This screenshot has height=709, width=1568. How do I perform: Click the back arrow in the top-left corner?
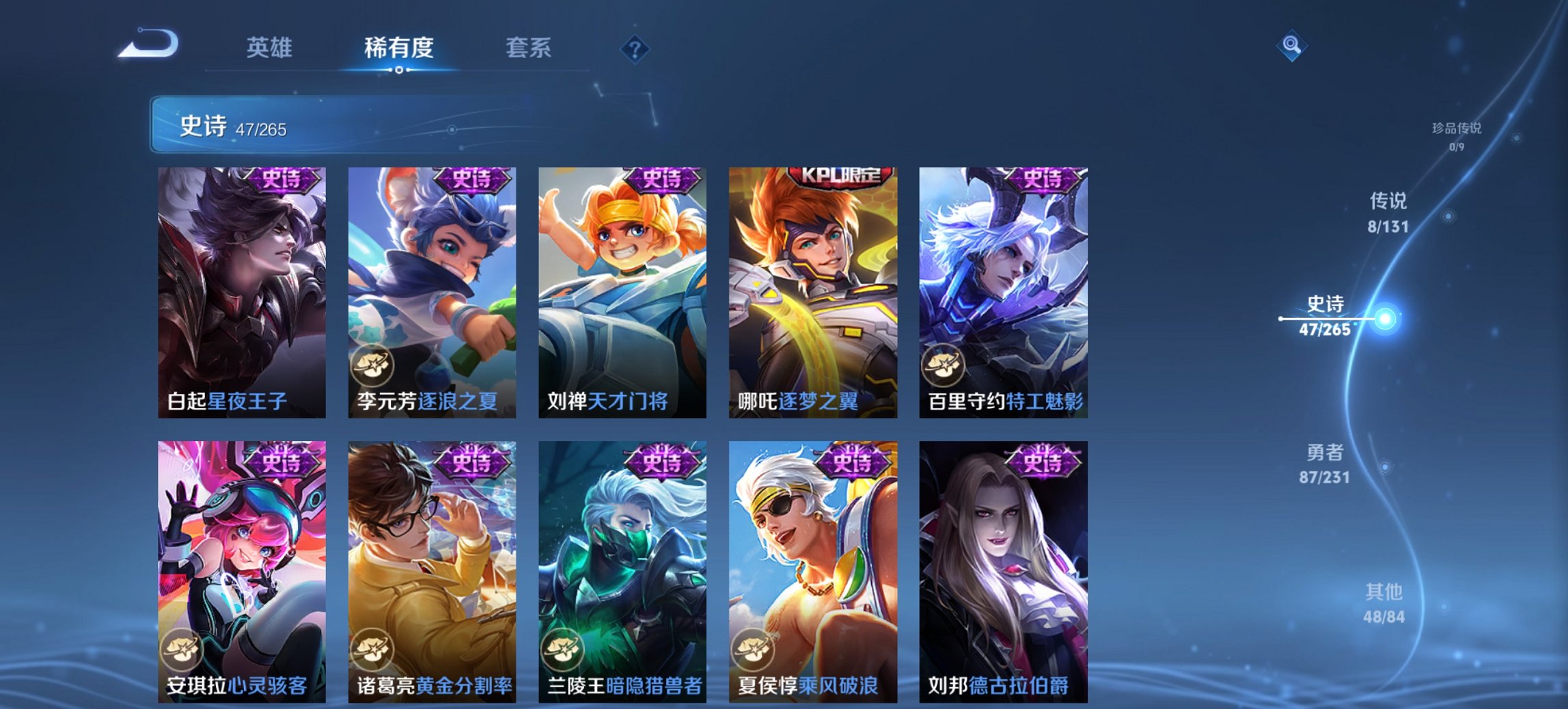(147, 44)
